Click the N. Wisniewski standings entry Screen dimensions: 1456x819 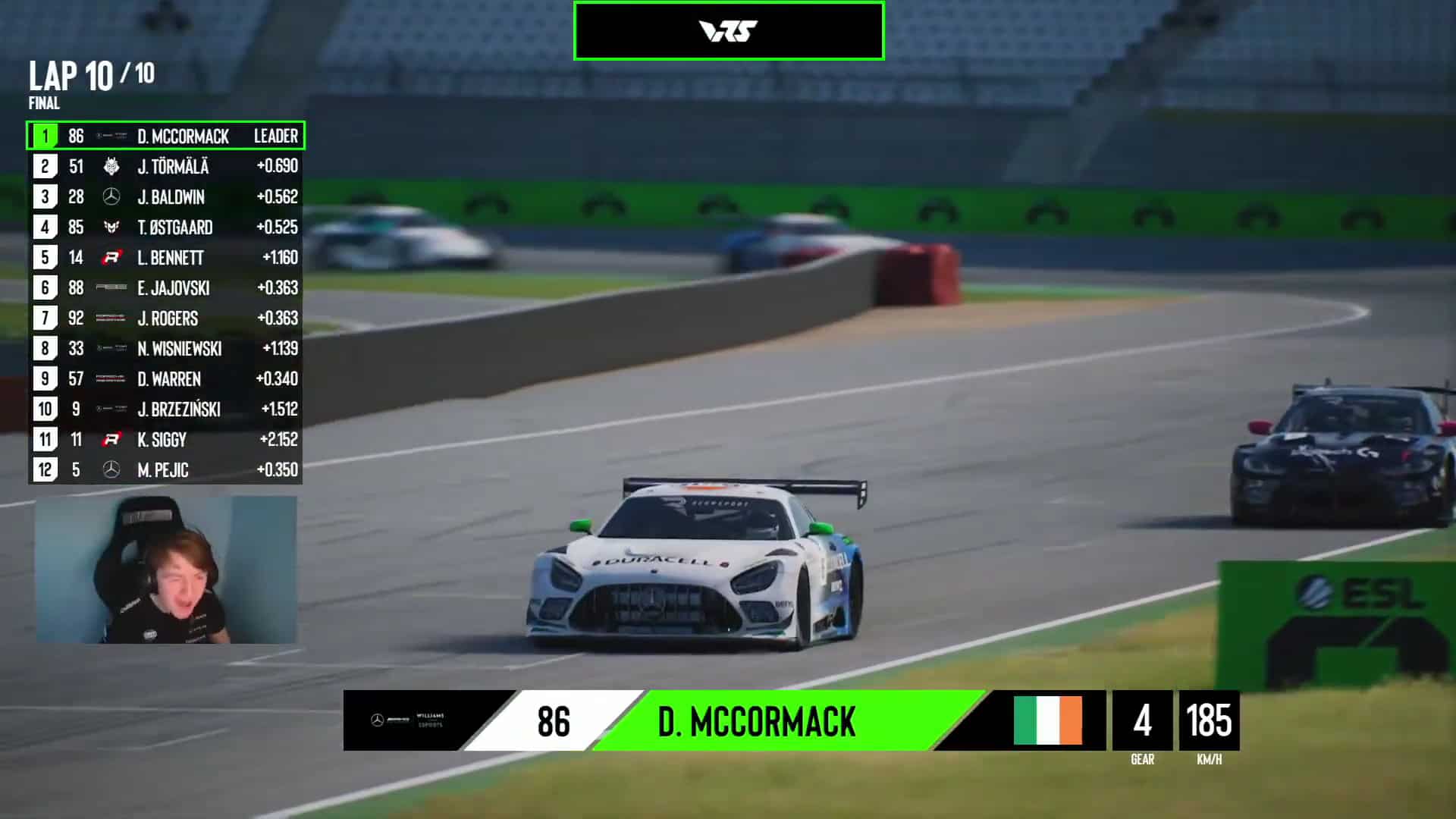166,349
